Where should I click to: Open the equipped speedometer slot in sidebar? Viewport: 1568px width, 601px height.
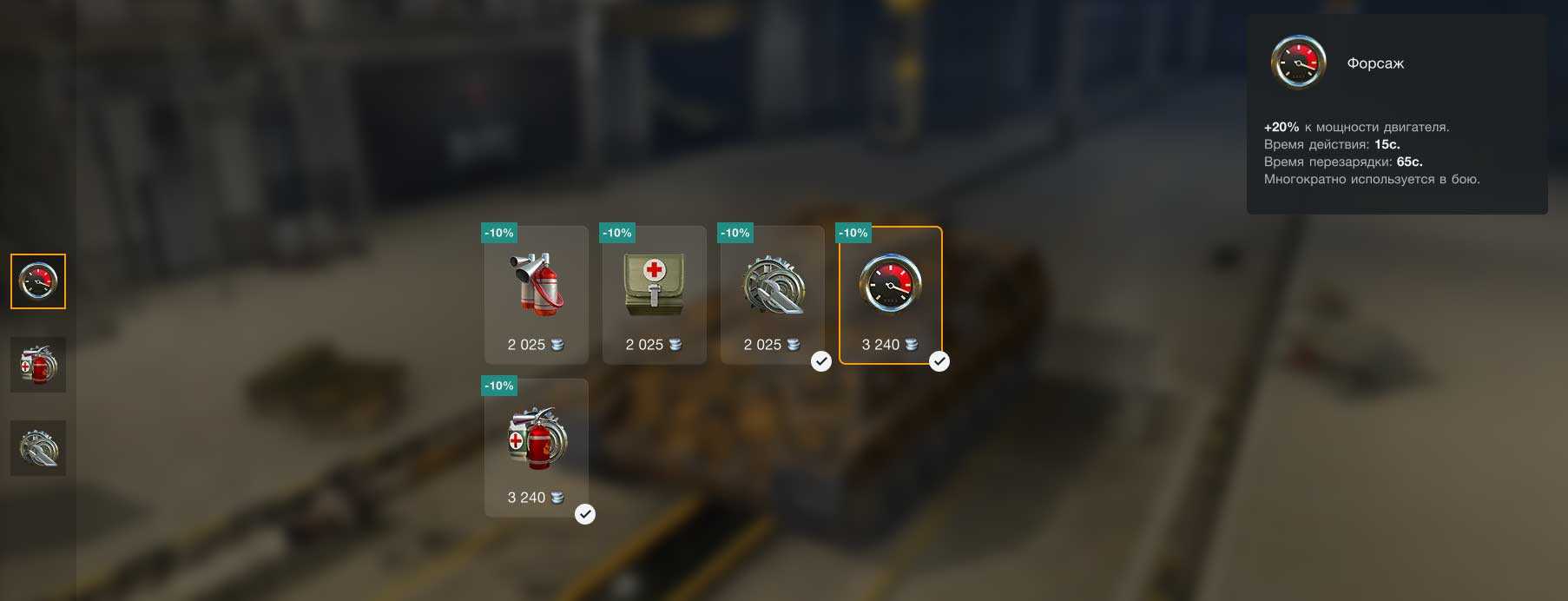(38, 281)
